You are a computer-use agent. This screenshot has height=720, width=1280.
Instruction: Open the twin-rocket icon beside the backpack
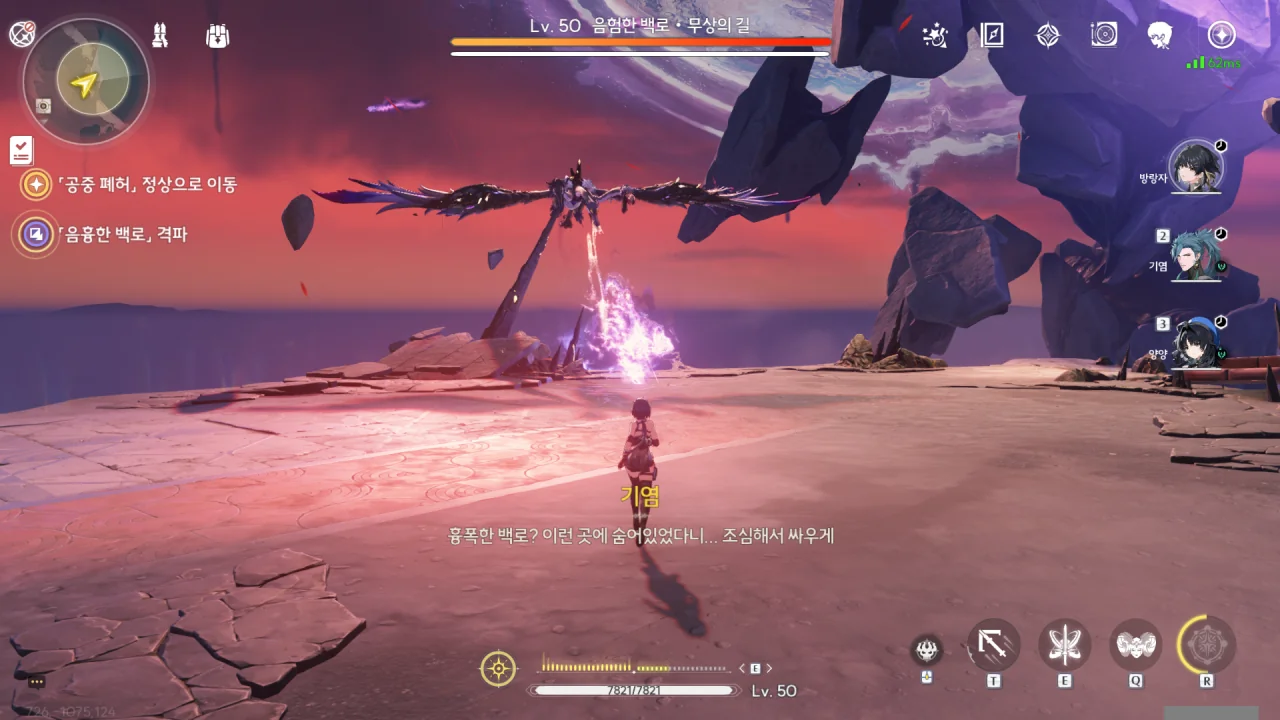click(158, 35)
